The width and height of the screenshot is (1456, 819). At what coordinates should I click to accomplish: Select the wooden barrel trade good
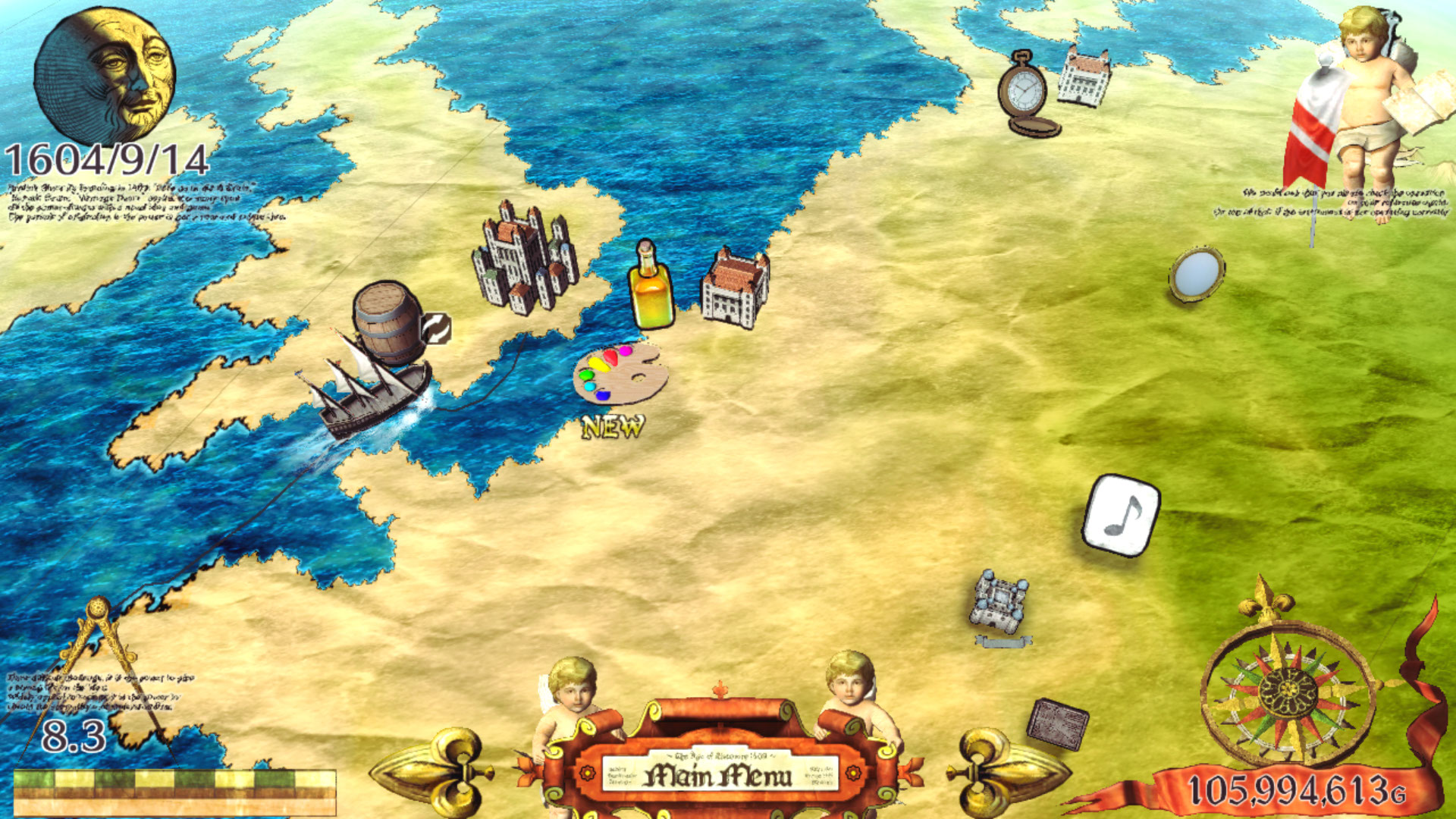(x=388, y=322)
